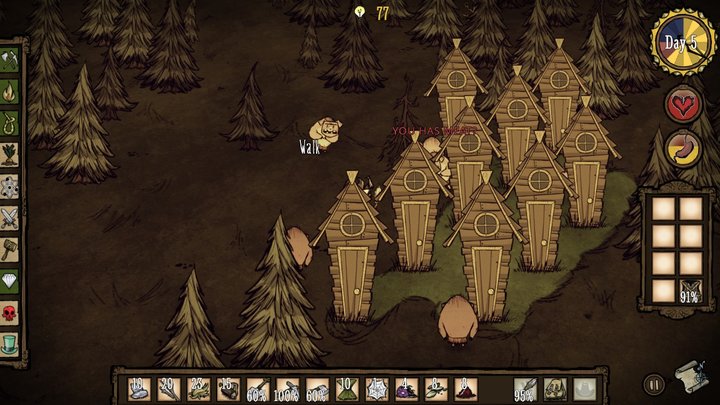Click the equipped hand item at 95%
This screenshot has height=405, width=720.
[526, 388]
